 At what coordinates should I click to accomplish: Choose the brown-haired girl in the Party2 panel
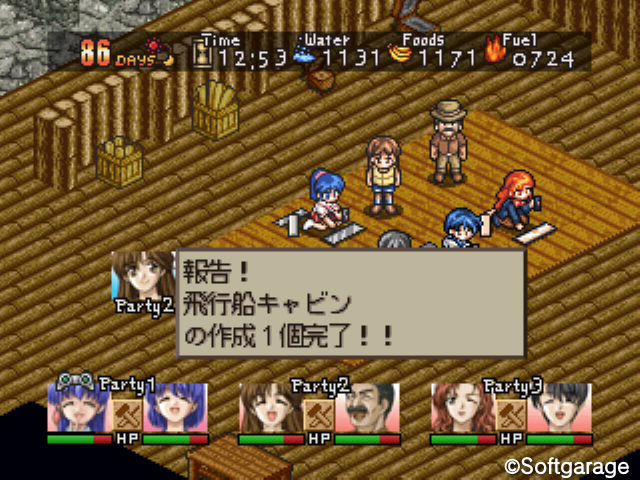point(270,408)
